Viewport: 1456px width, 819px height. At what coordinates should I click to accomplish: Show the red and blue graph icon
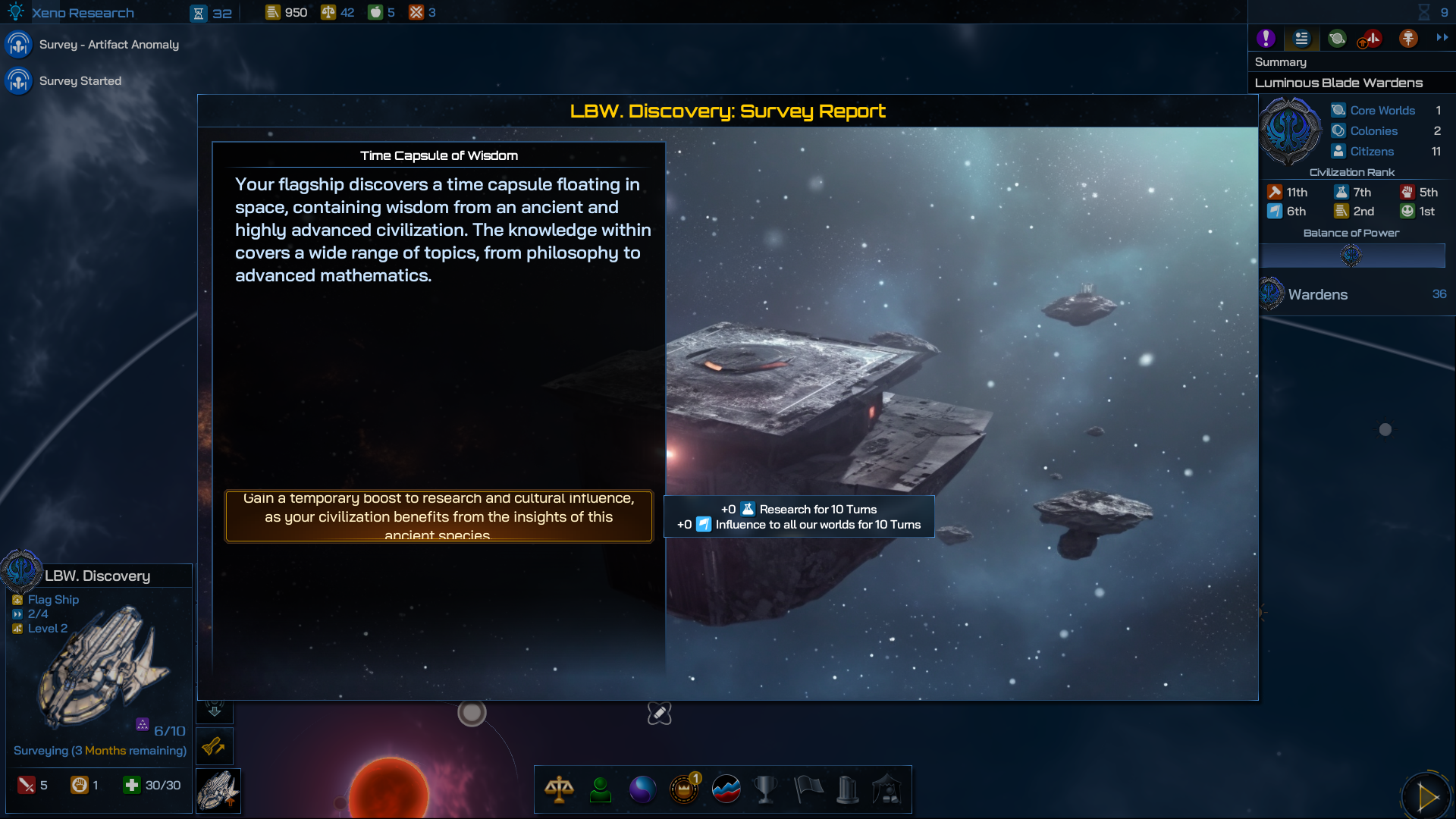(x=726, y=789)
